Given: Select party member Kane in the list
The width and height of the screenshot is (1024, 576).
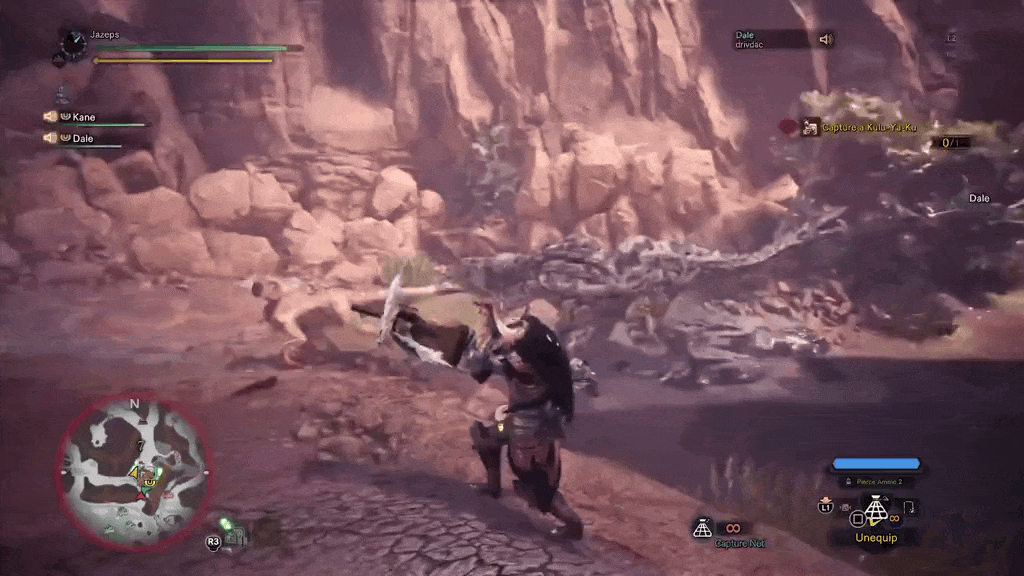Looking at the screenshot, I should click(84, 117).
